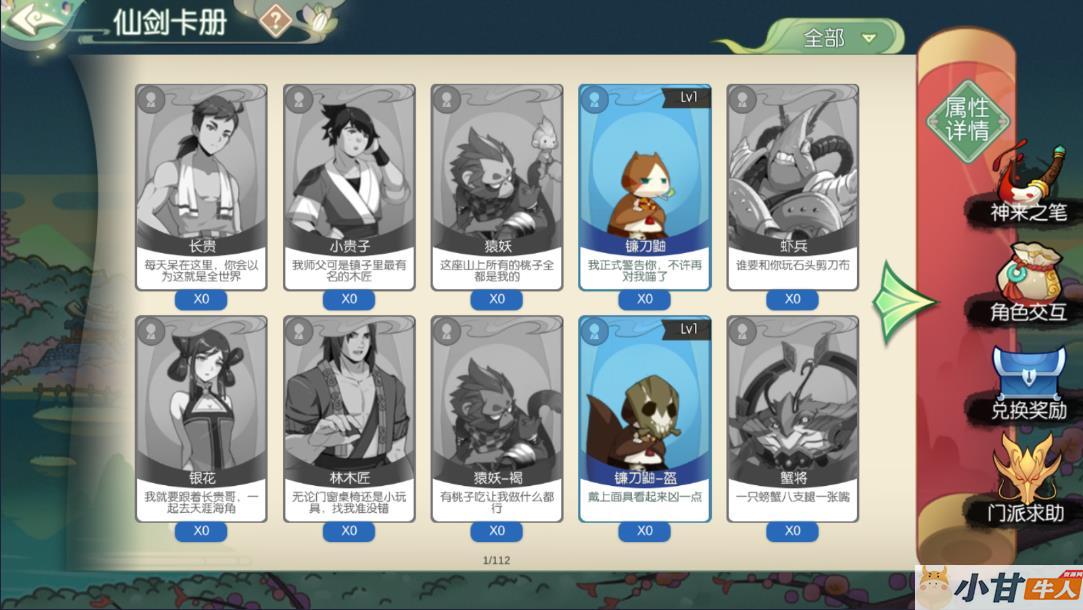Open 属性详情 attribute details
1083x610 pixels.
pos(966,120)
